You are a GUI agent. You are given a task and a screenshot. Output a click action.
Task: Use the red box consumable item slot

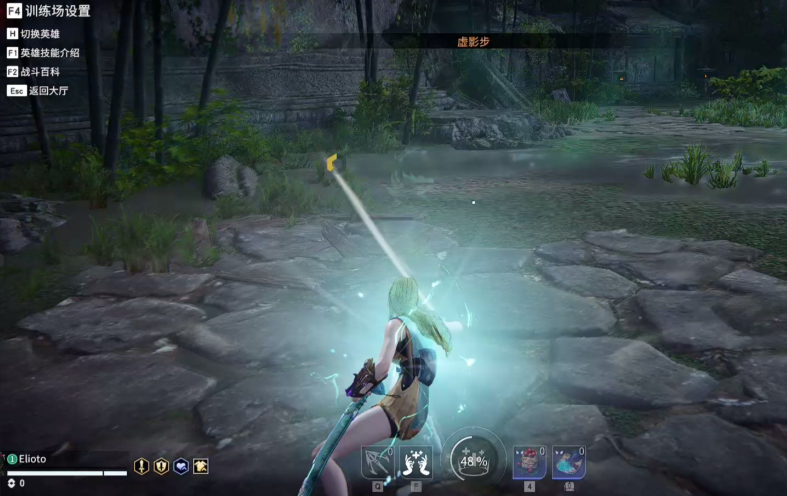point(529,463)
